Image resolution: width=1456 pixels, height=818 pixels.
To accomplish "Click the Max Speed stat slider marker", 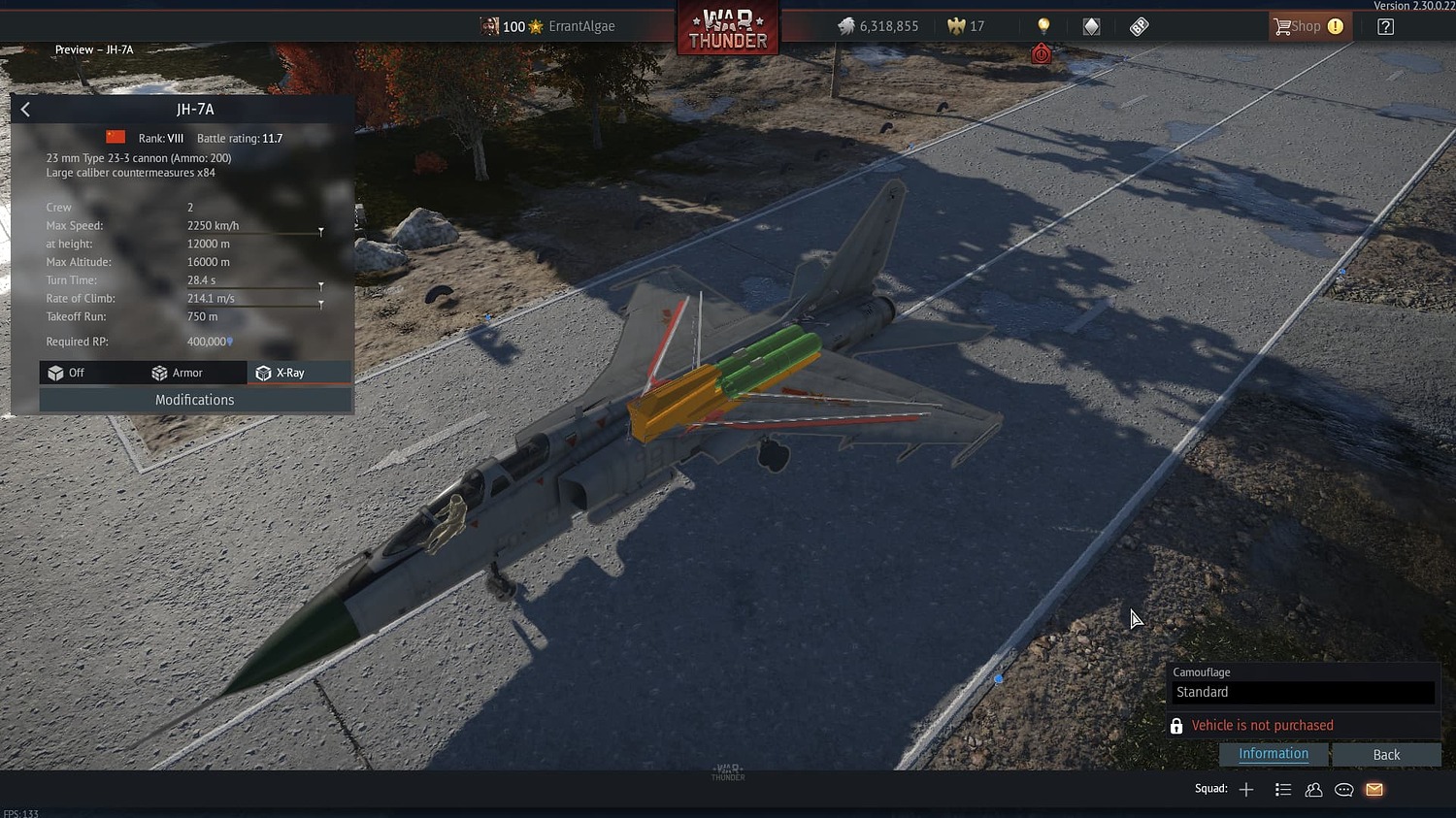I will tap(321, 231).
